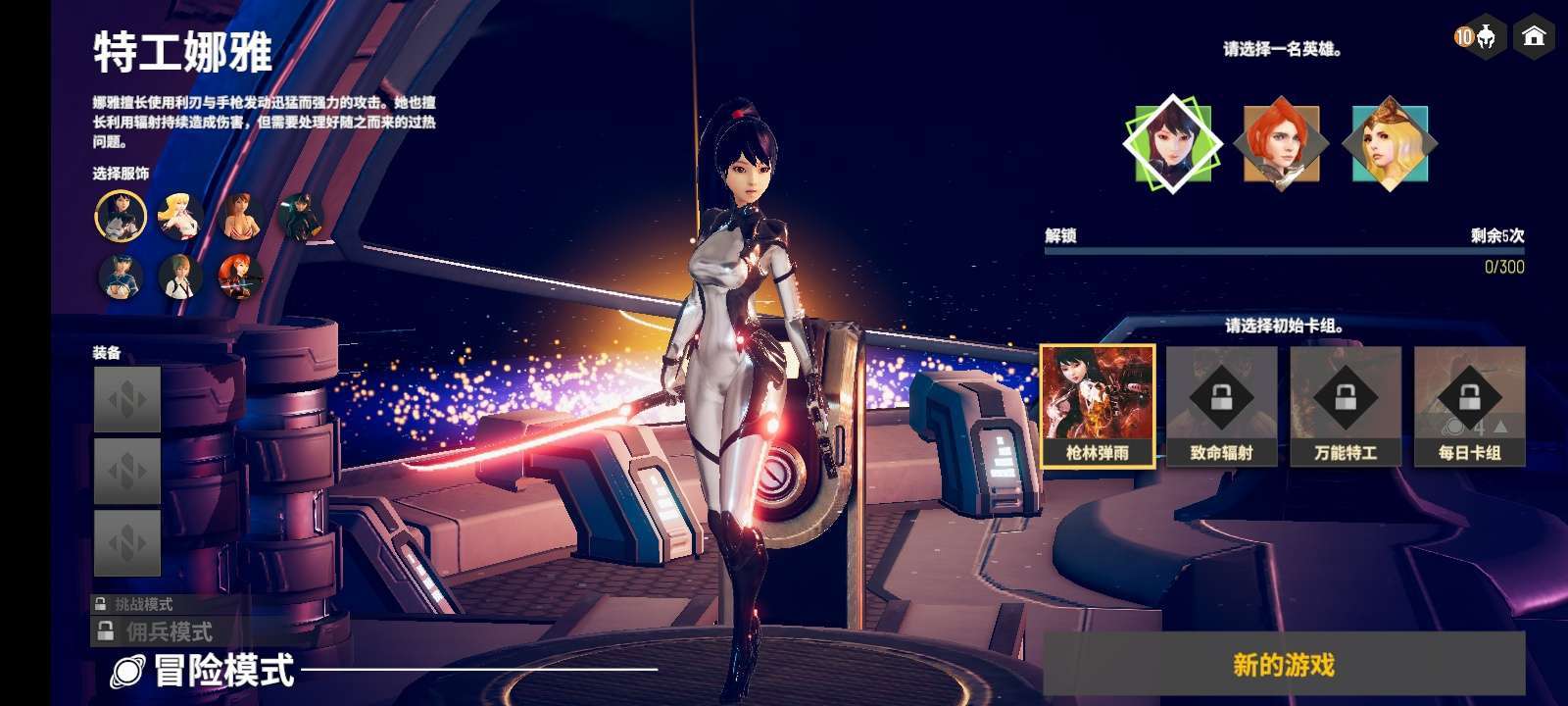Choose the dark black-suit costume
The image size is (1568, 706).
click(300, 216)
